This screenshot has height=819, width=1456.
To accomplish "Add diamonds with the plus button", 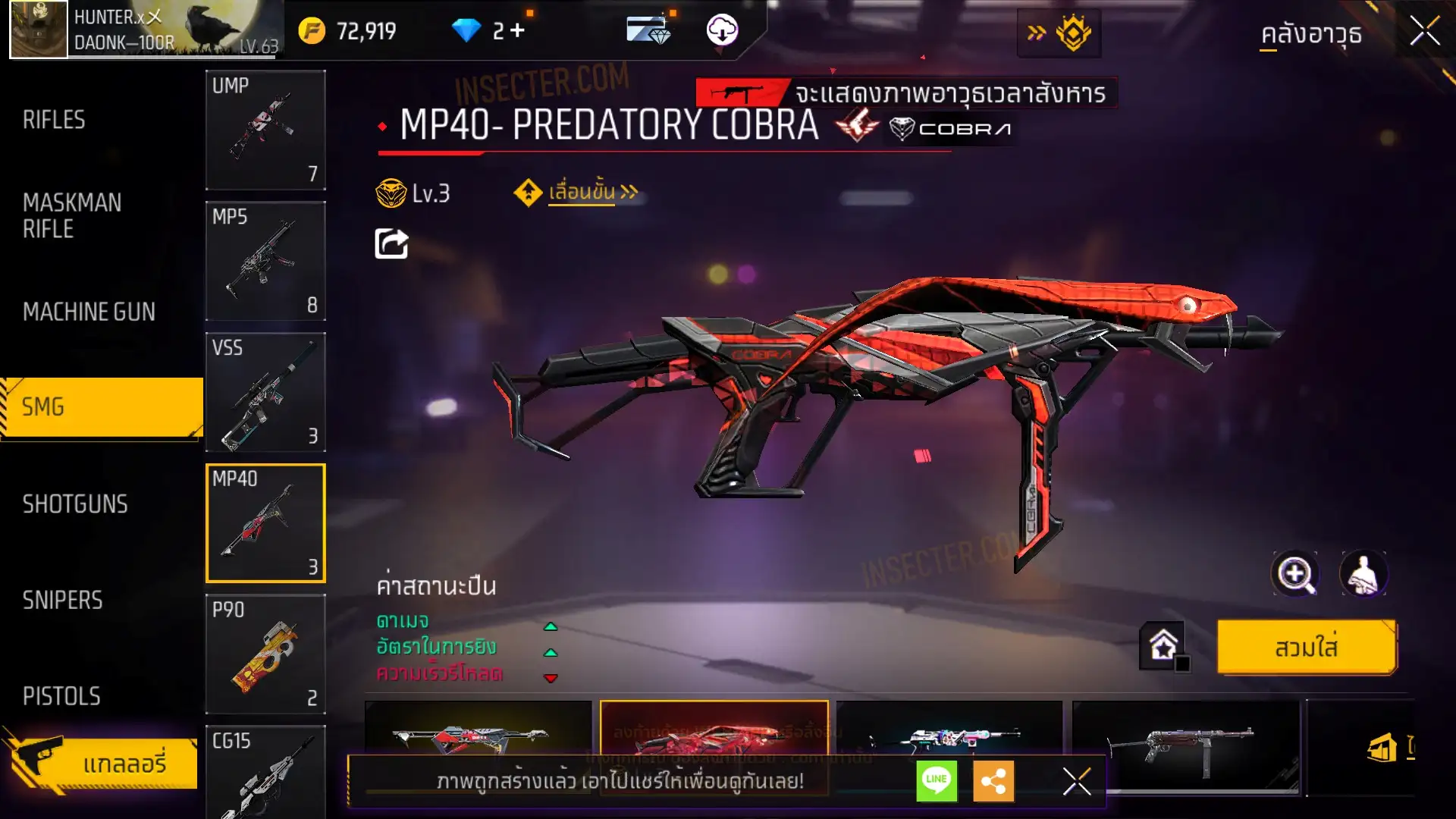I will pyautogui.click(x=517, y=30).
